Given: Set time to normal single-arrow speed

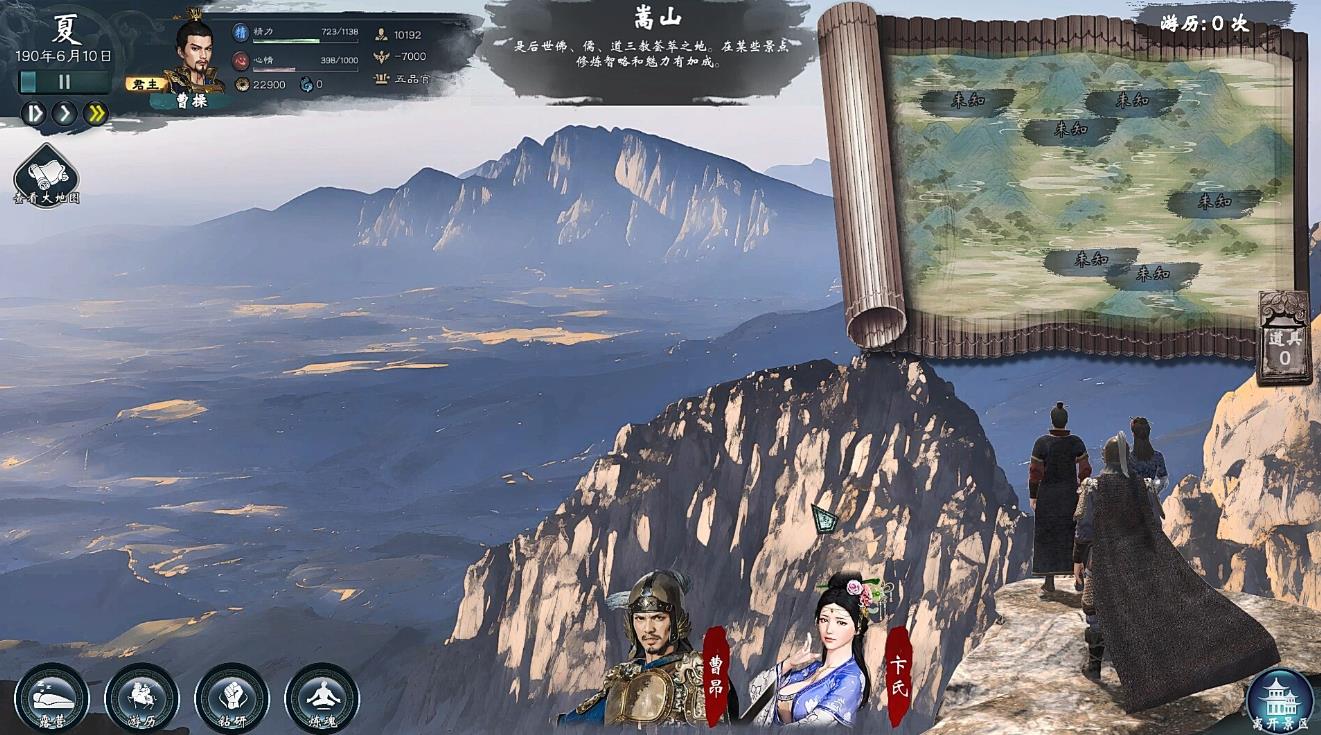Looking at the screenshot, I should click(x=65, y=114).
